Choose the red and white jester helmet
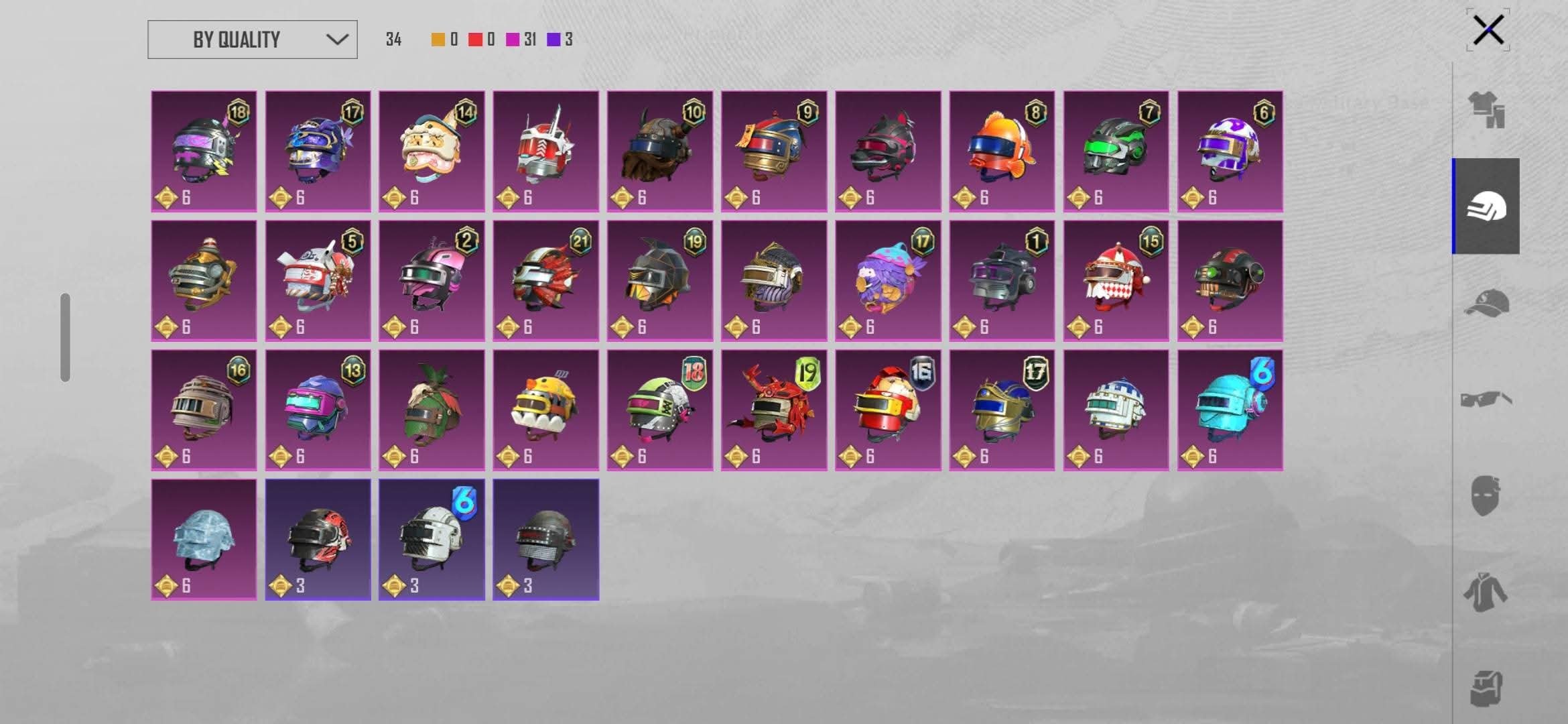The image size is (1568, 724). click(x=1116, y=281)
